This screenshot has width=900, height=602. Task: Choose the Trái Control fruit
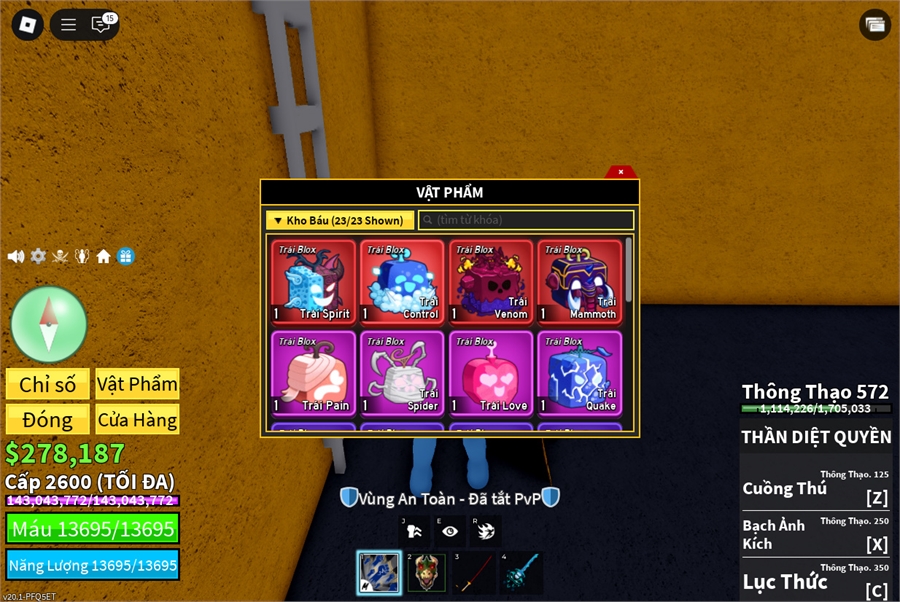click(x=402, y=282)
